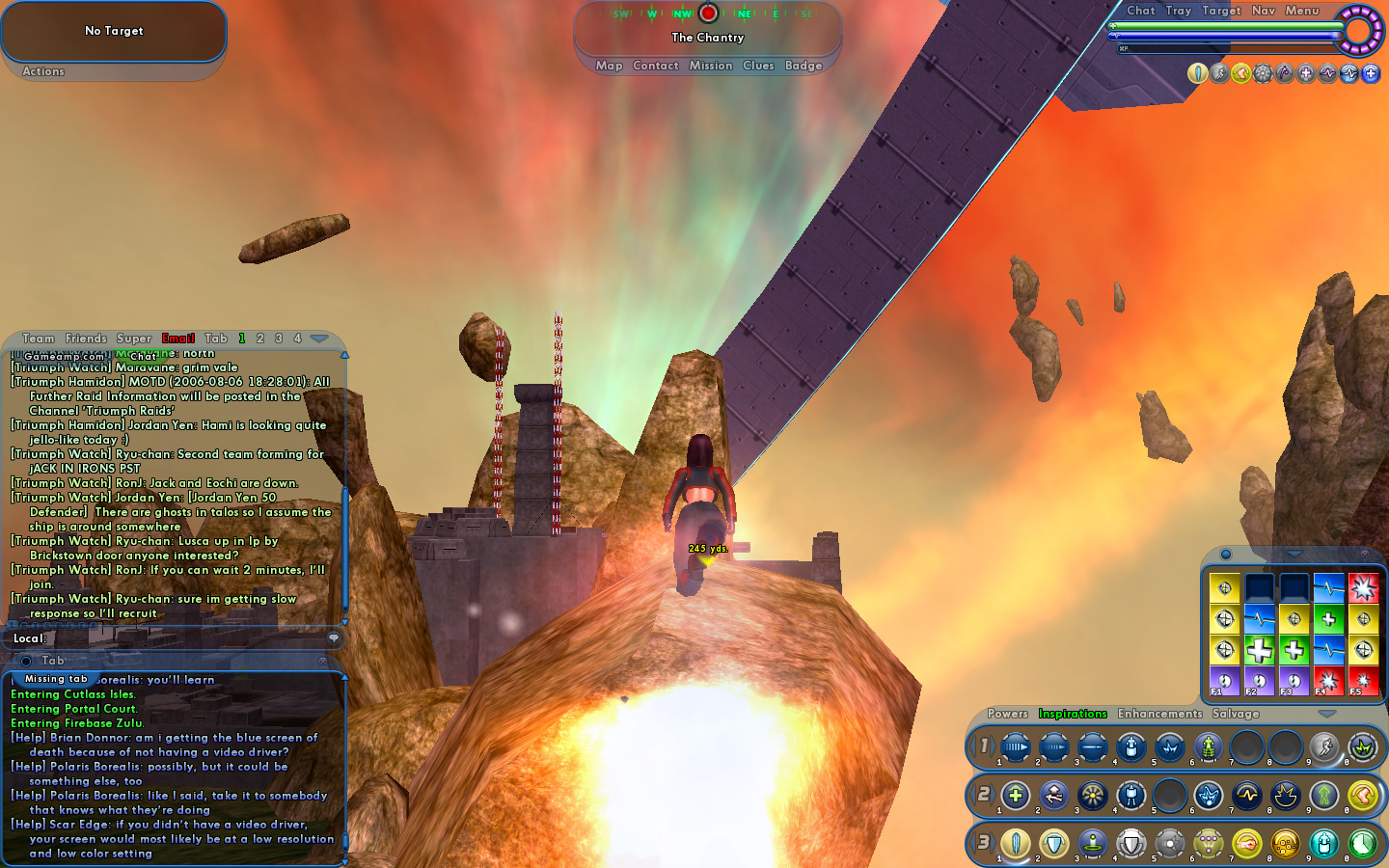Use the green cross heal power in tray 2
This screenshot has width=1389, height=868.
coord(1015,796)
